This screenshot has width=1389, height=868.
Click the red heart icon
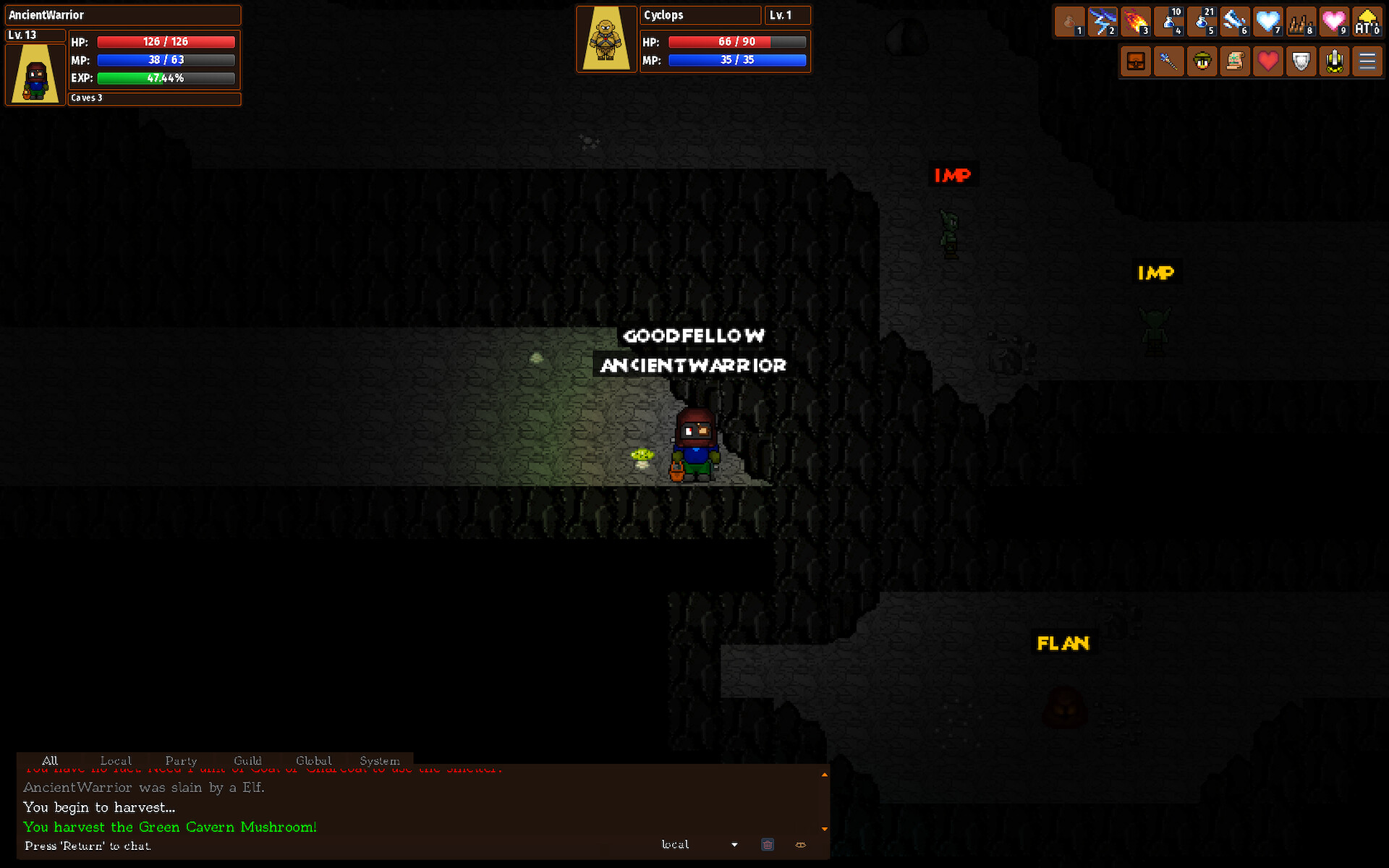point(1268,61)
